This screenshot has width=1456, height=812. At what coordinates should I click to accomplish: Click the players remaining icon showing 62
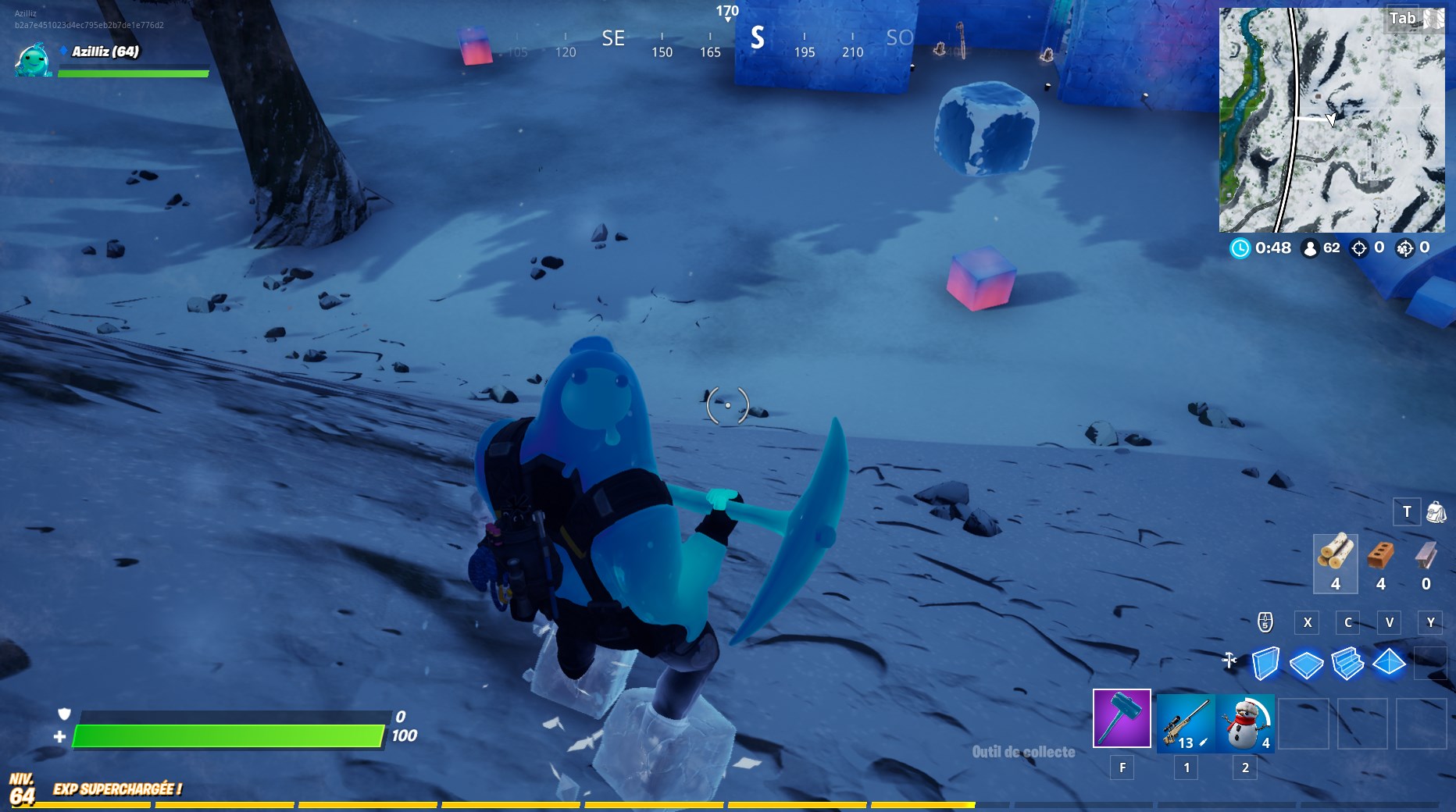tap(1309, 250)
